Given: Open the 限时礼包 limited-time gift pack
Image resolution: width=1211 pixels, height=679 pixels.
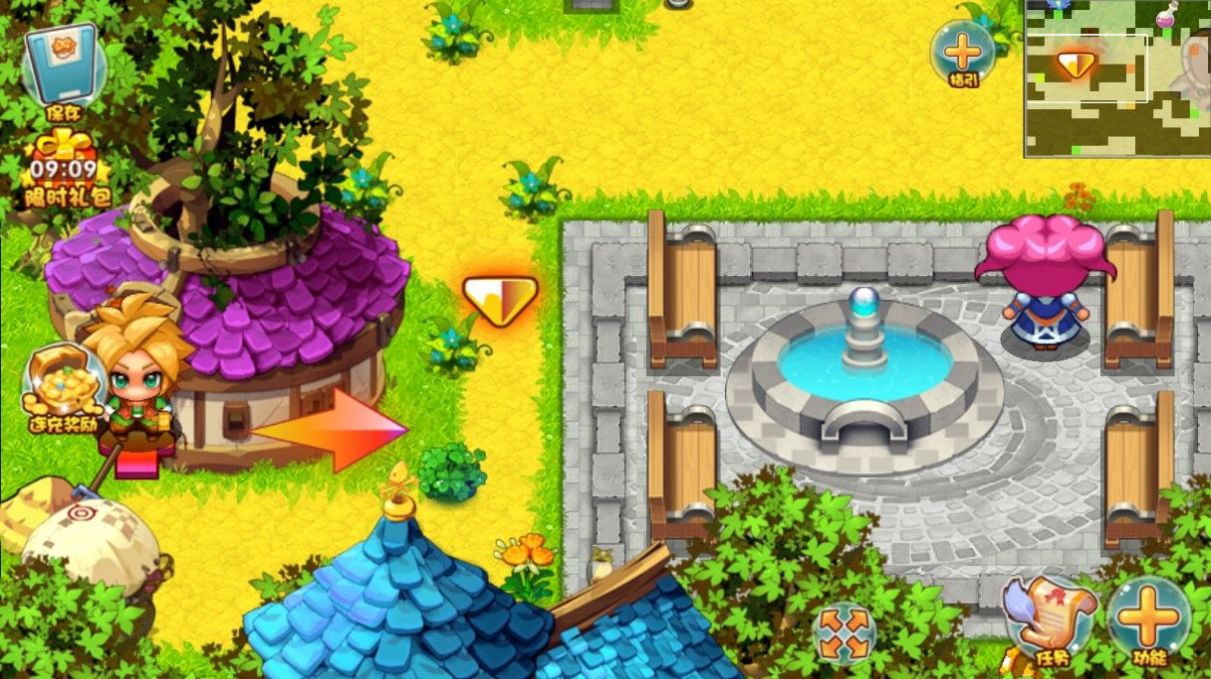Looking at the screenshot, I should click(66, 167).
